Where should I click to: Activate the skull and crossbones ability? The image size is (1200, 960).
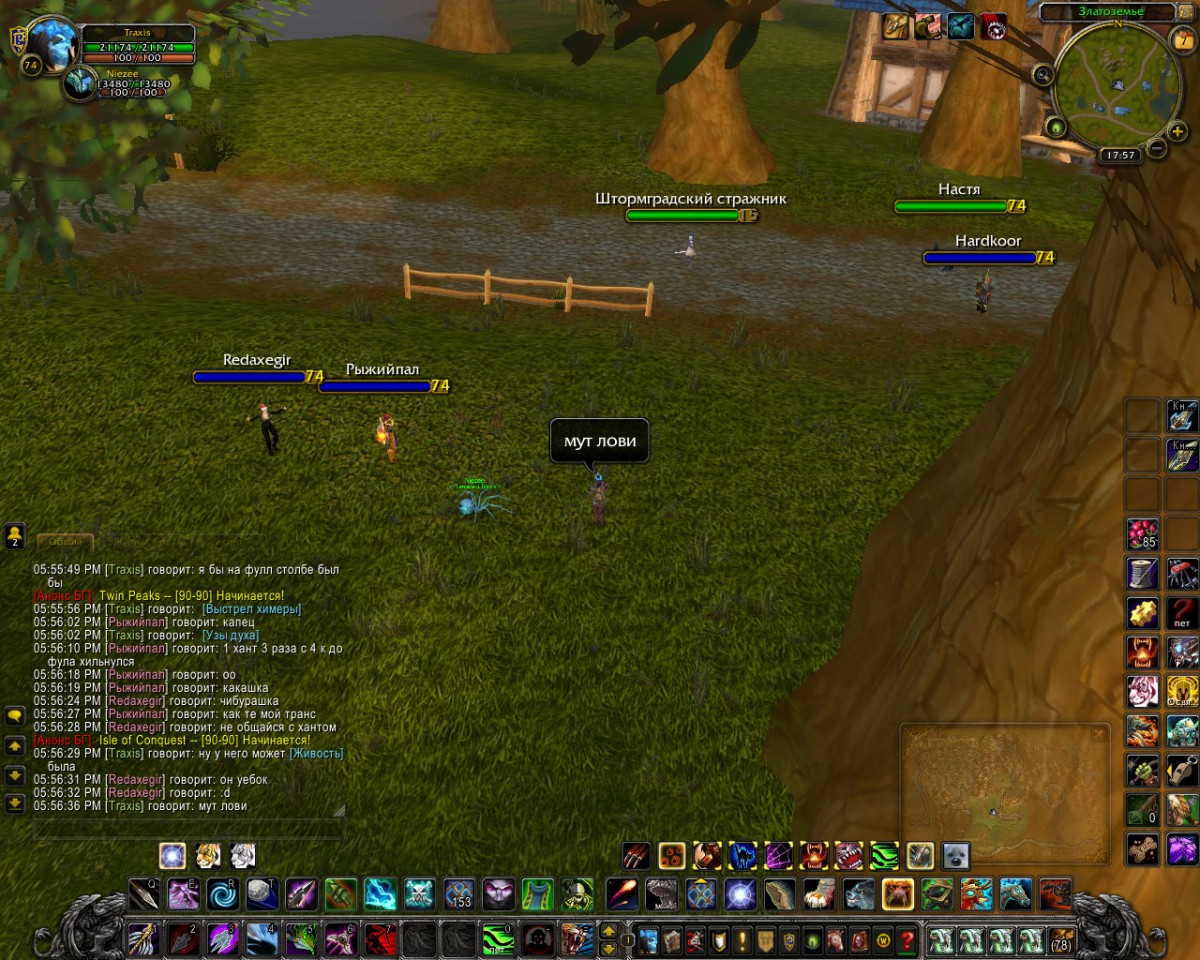point(419,892)
